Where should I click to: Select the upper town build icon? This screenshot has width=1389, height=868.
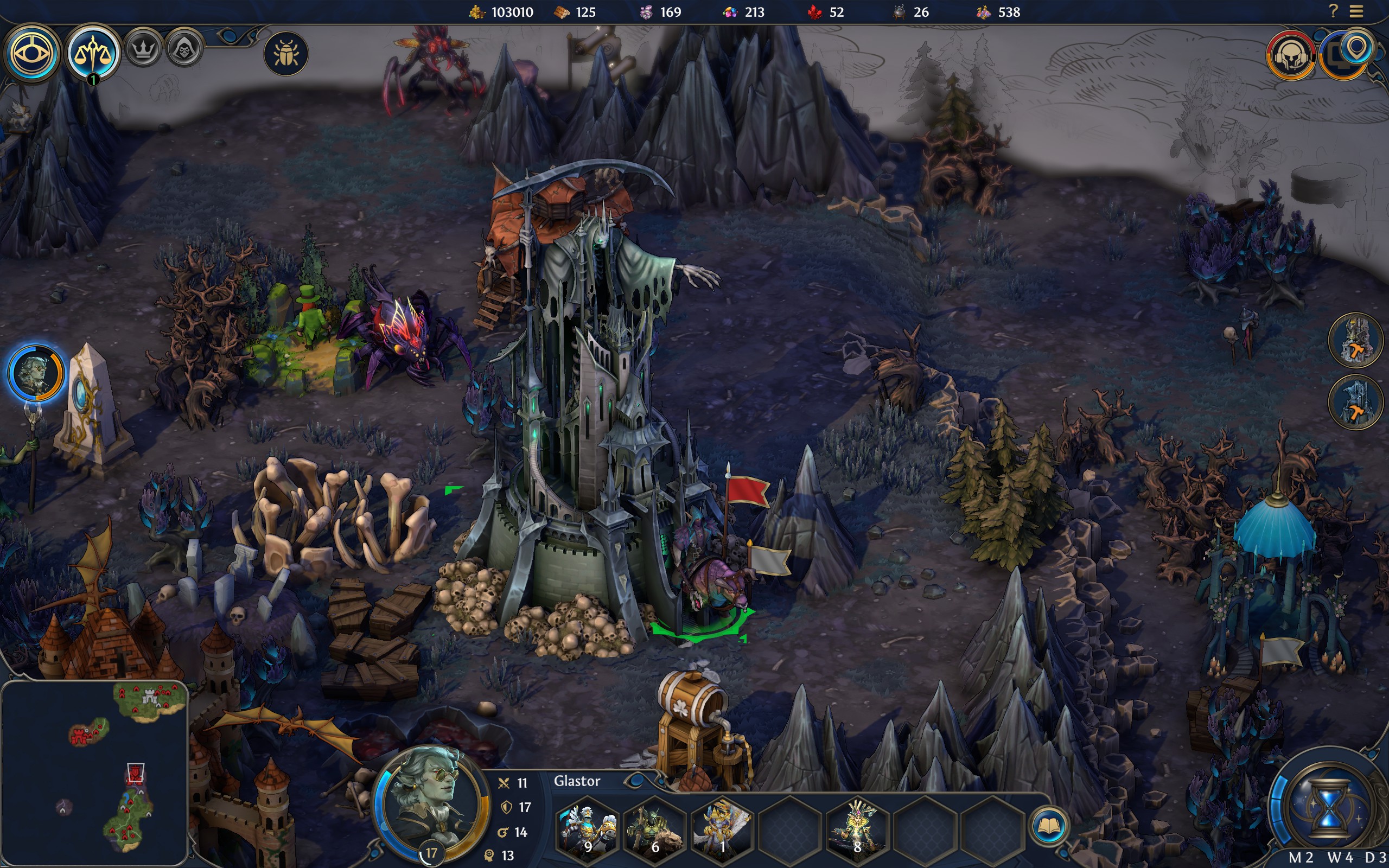click(1356, 340)
